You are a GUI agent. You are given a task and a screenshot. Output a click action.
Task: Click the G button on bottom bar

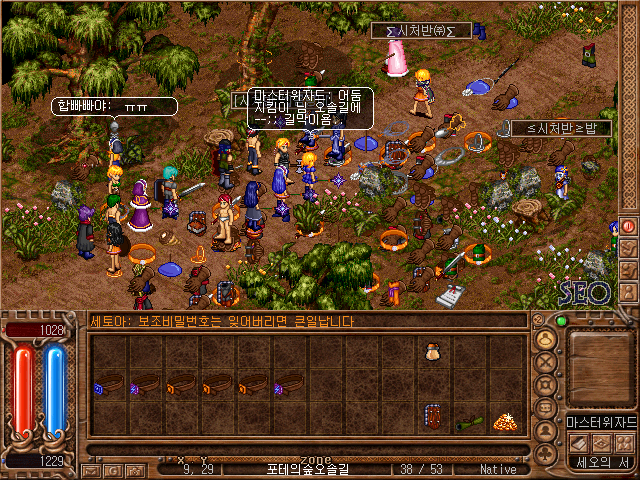(112, 469)
